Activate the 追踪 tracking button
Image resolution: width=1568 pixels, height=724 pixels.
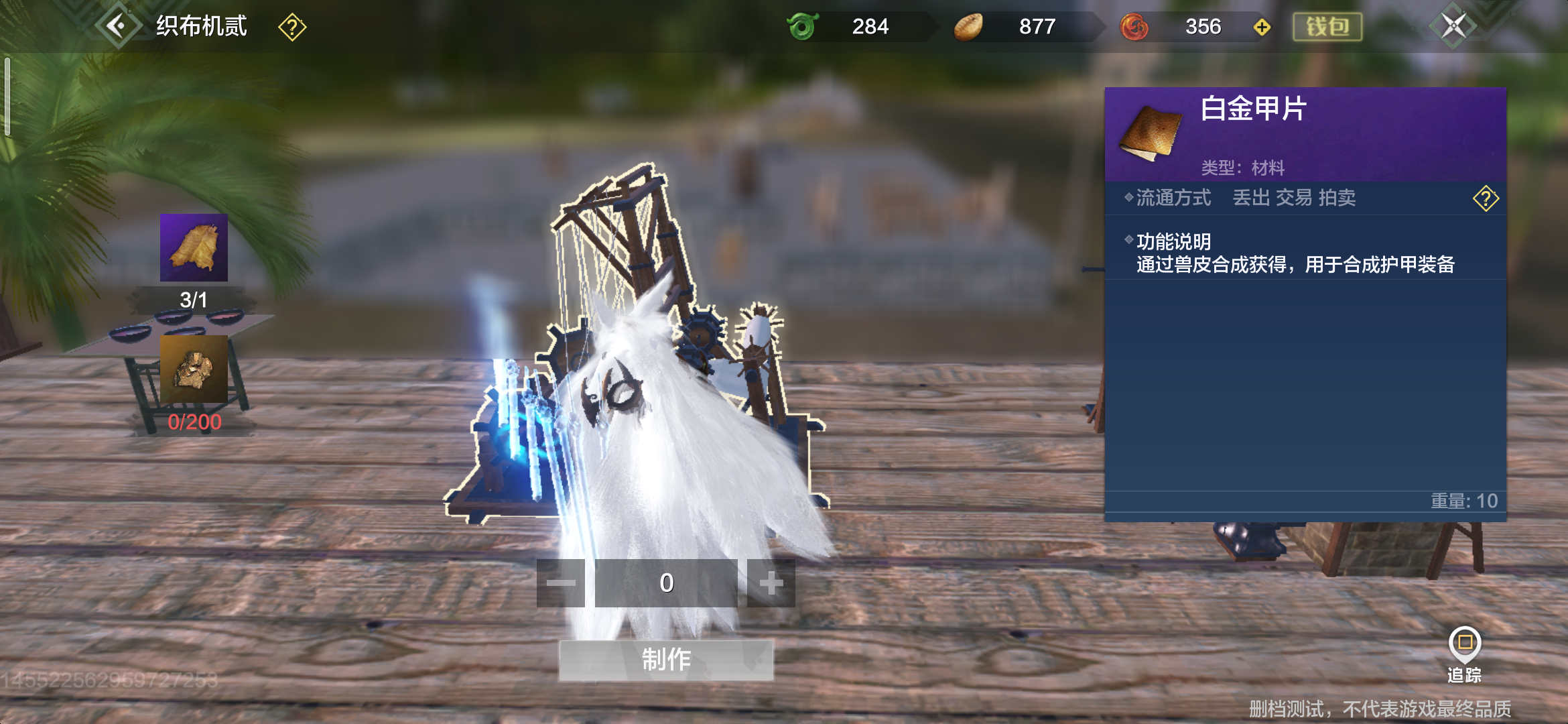(1464, 654)
